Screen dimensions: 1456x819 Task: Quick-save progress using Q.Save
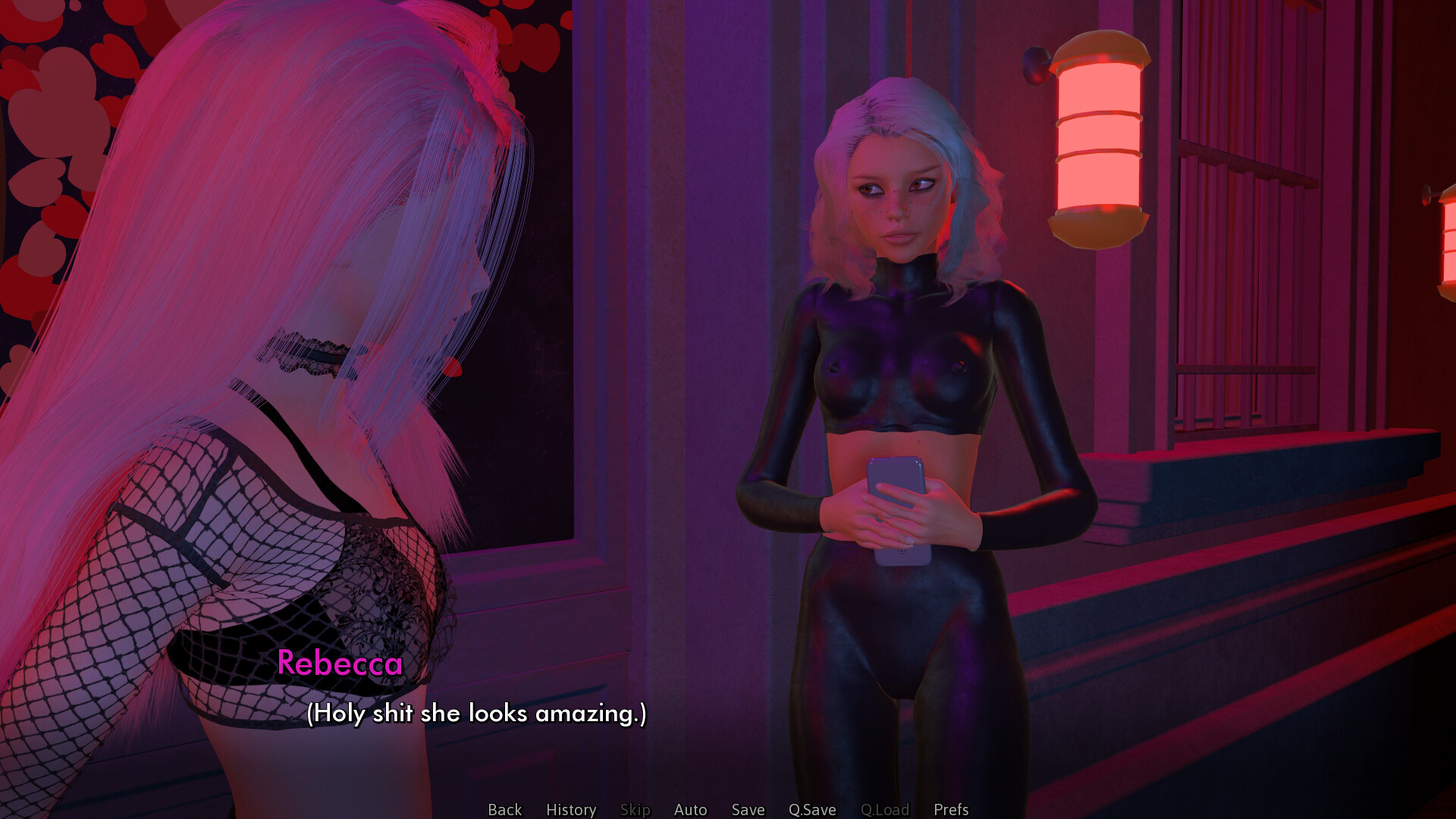[811, 809]
